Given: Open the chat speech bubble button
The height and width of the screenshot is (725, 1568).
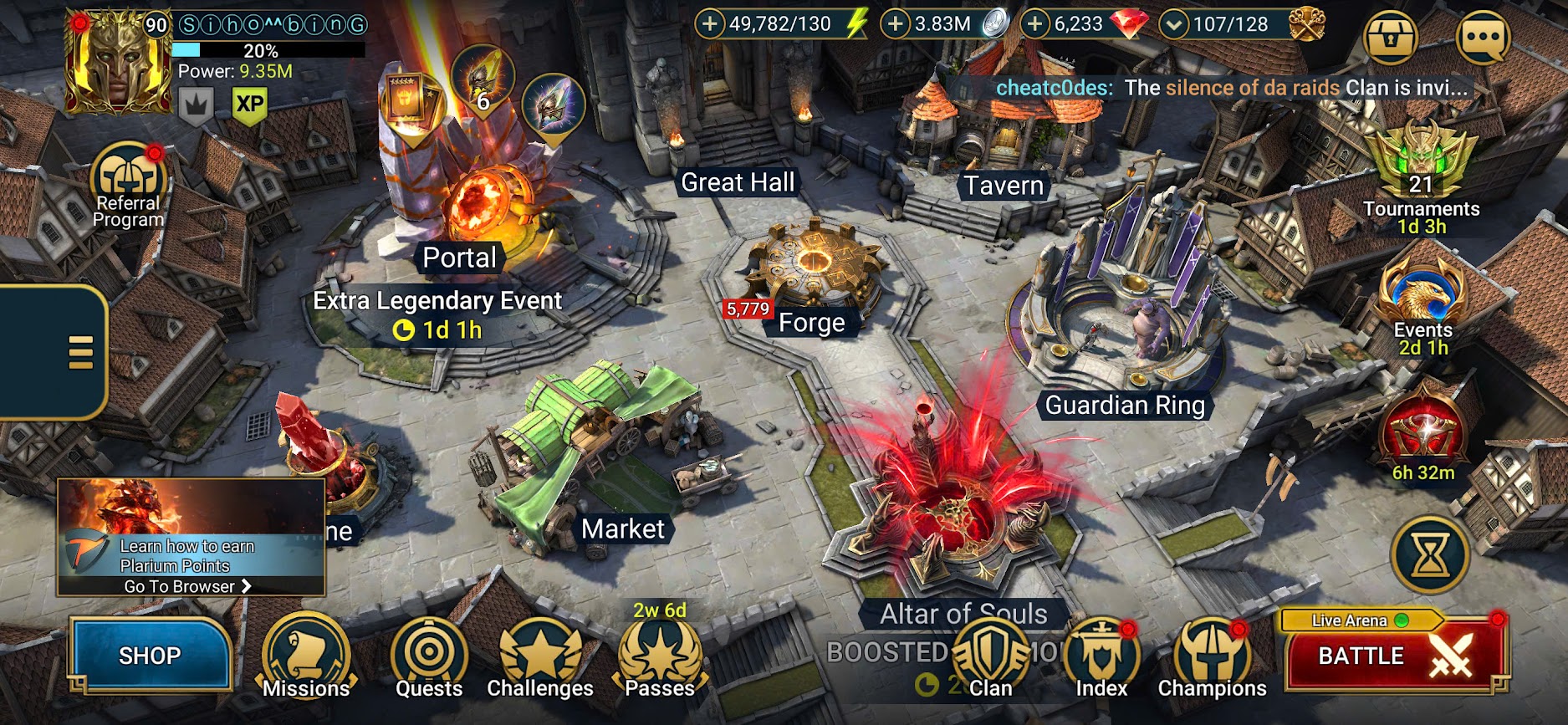Looking at the screenshot, I should click(1483, 38).
